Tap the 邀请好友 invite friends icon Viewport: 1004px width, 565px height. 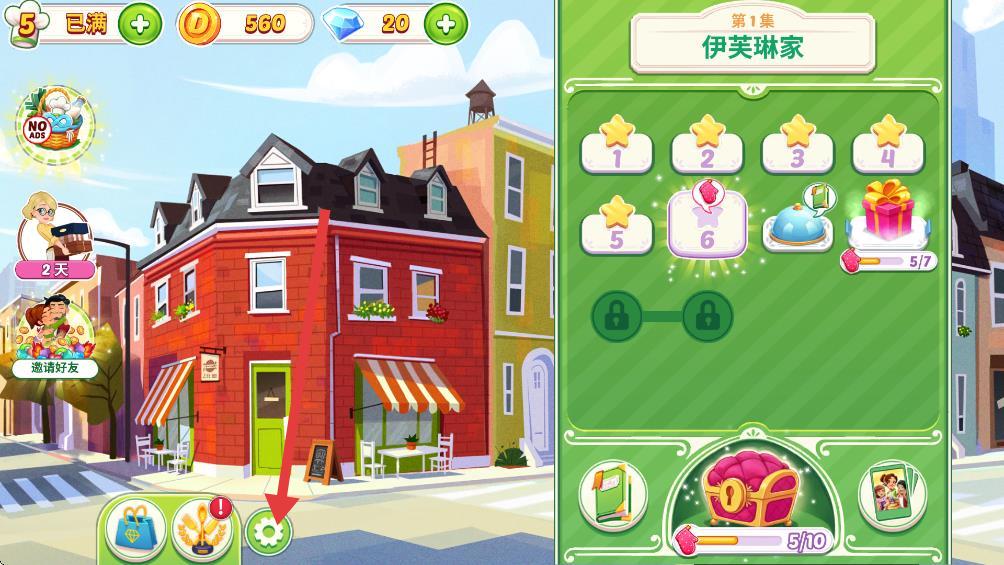(x=54, y=337)
